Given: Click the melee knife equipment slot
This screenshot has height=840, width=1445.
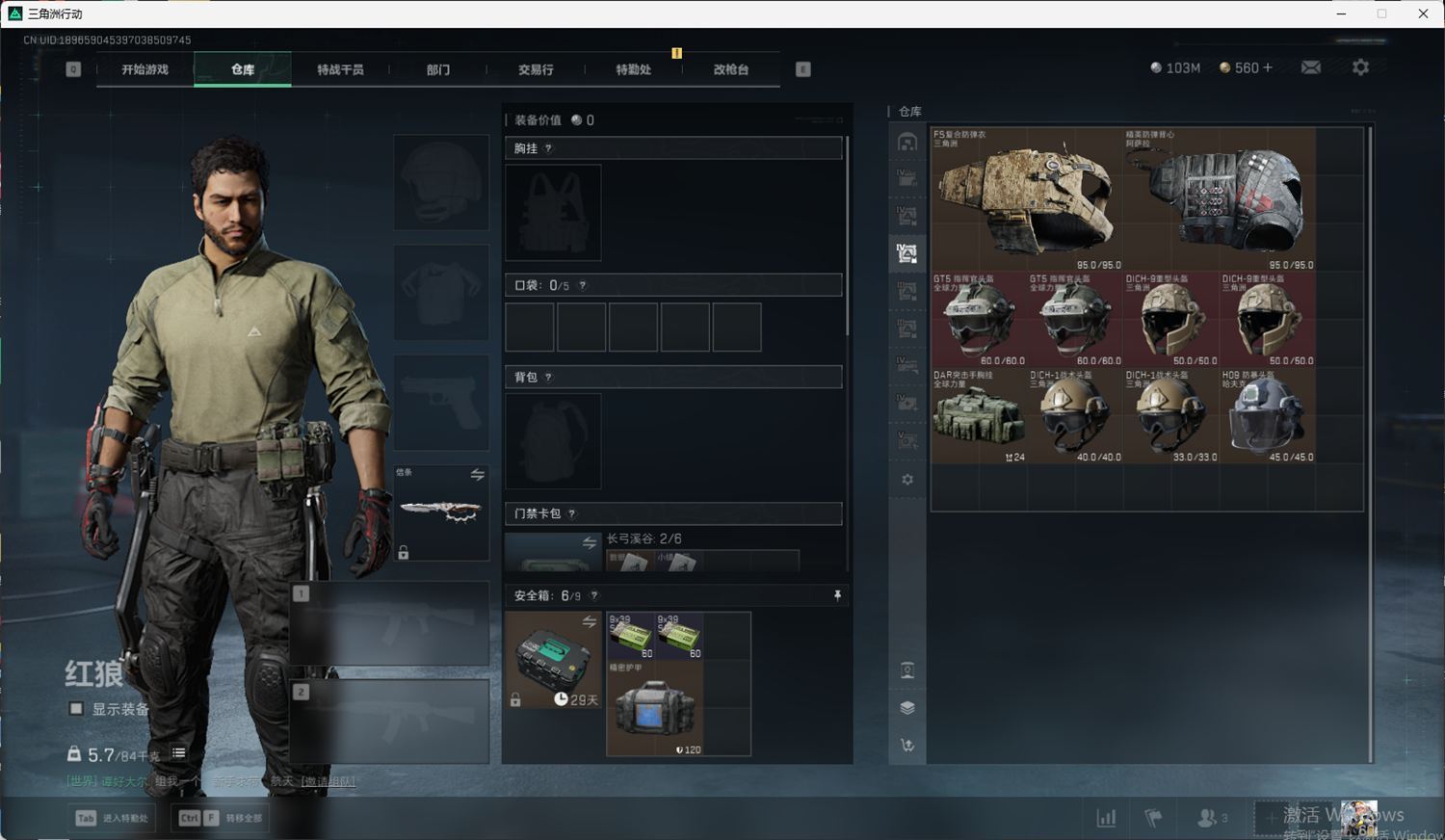Looking at the screenshot, I should coord(441,512).
